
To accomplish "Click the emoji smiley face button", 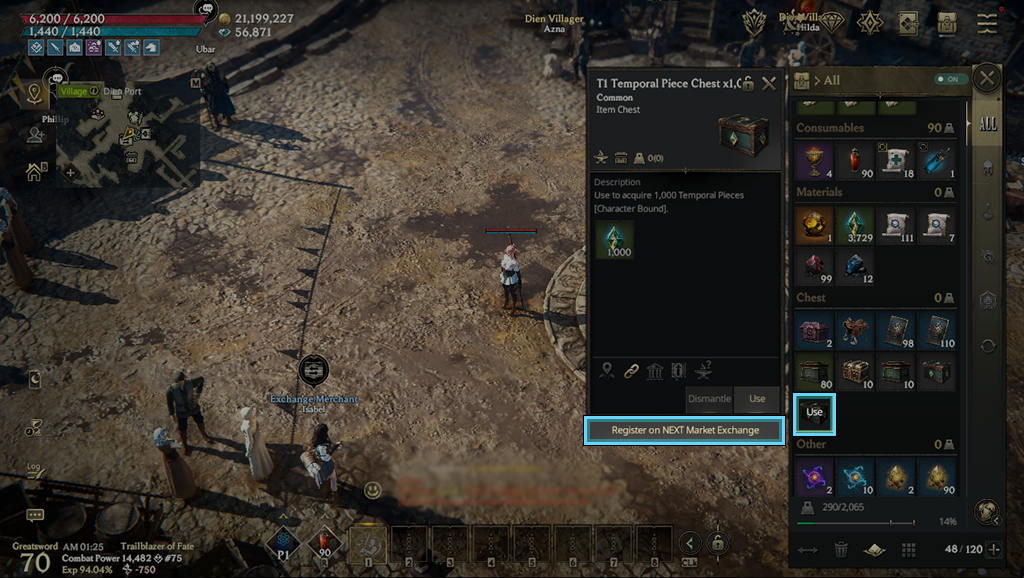I will (x=372, y=490).
